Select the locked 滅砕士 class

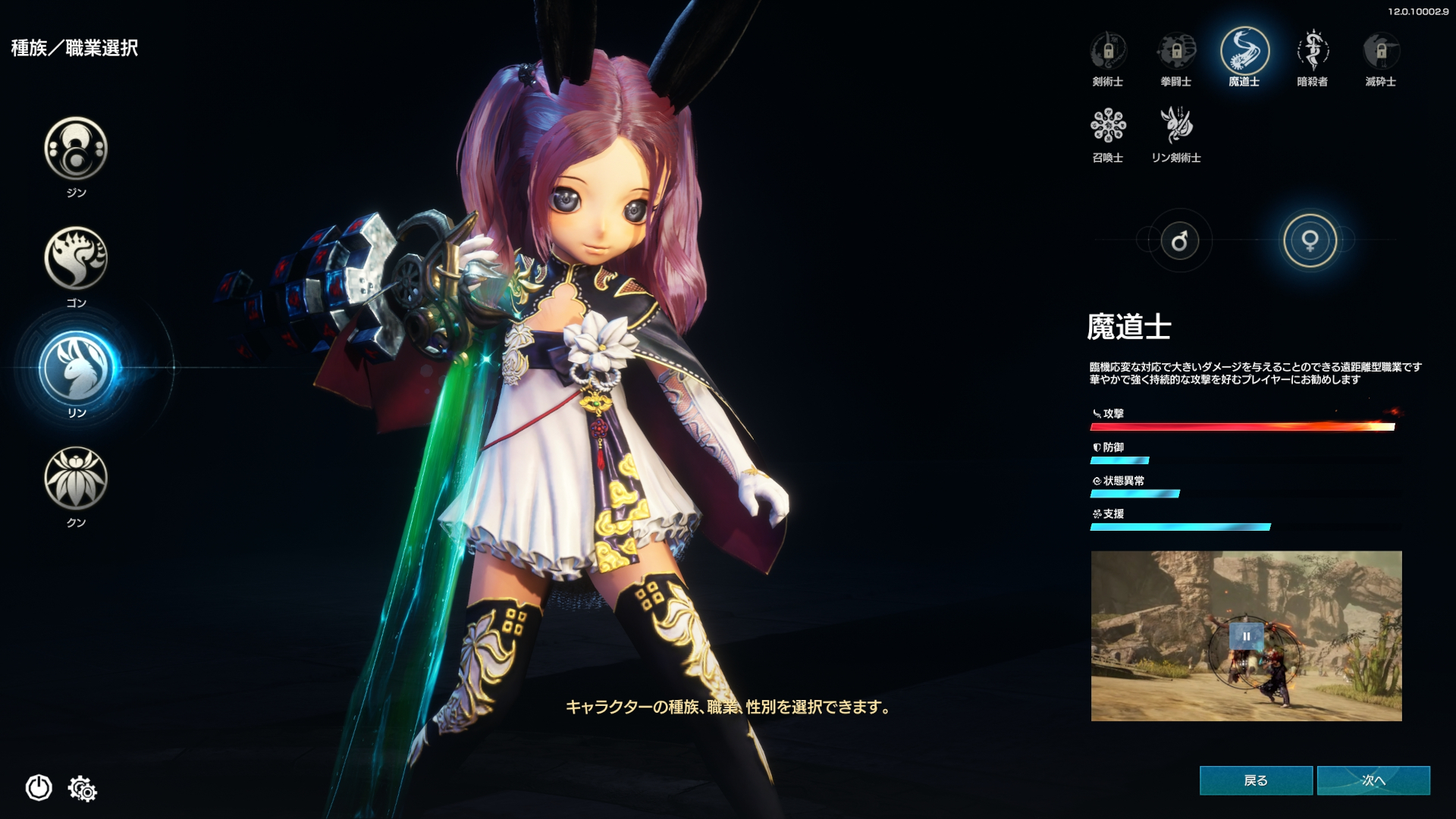click(1381, 52)
